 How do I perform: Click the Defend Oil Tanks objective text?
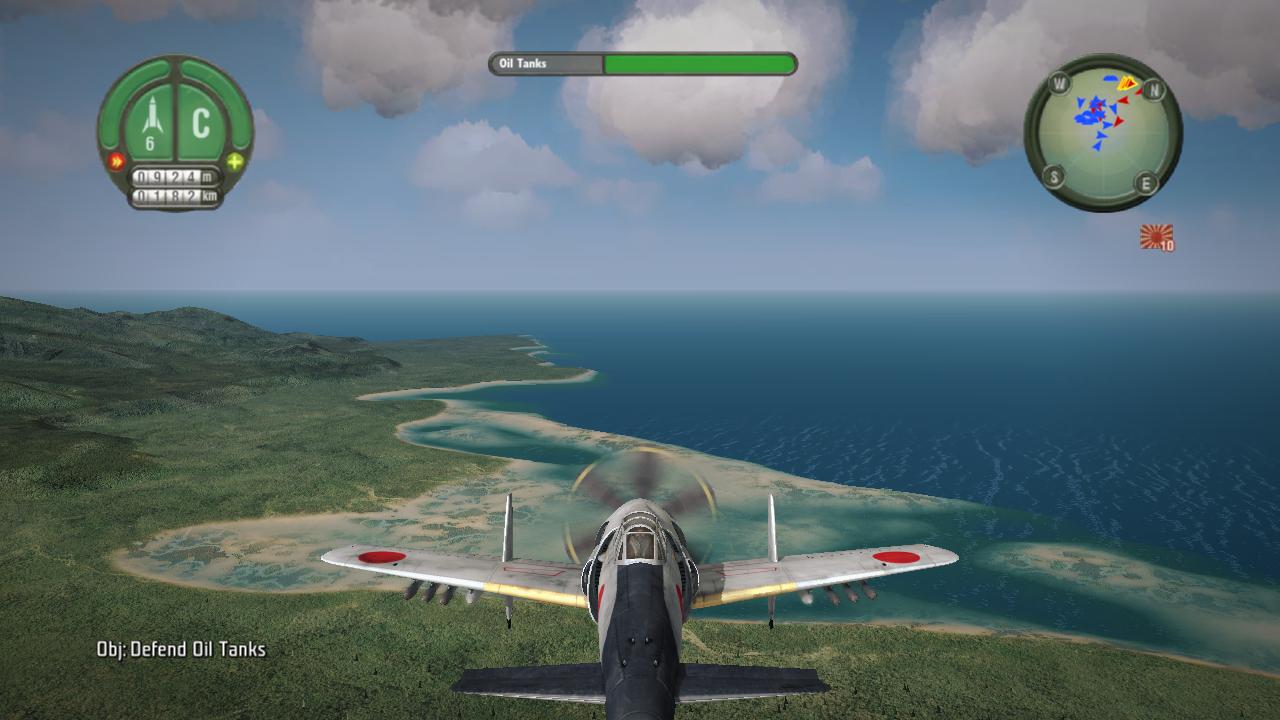coord(181,650)
